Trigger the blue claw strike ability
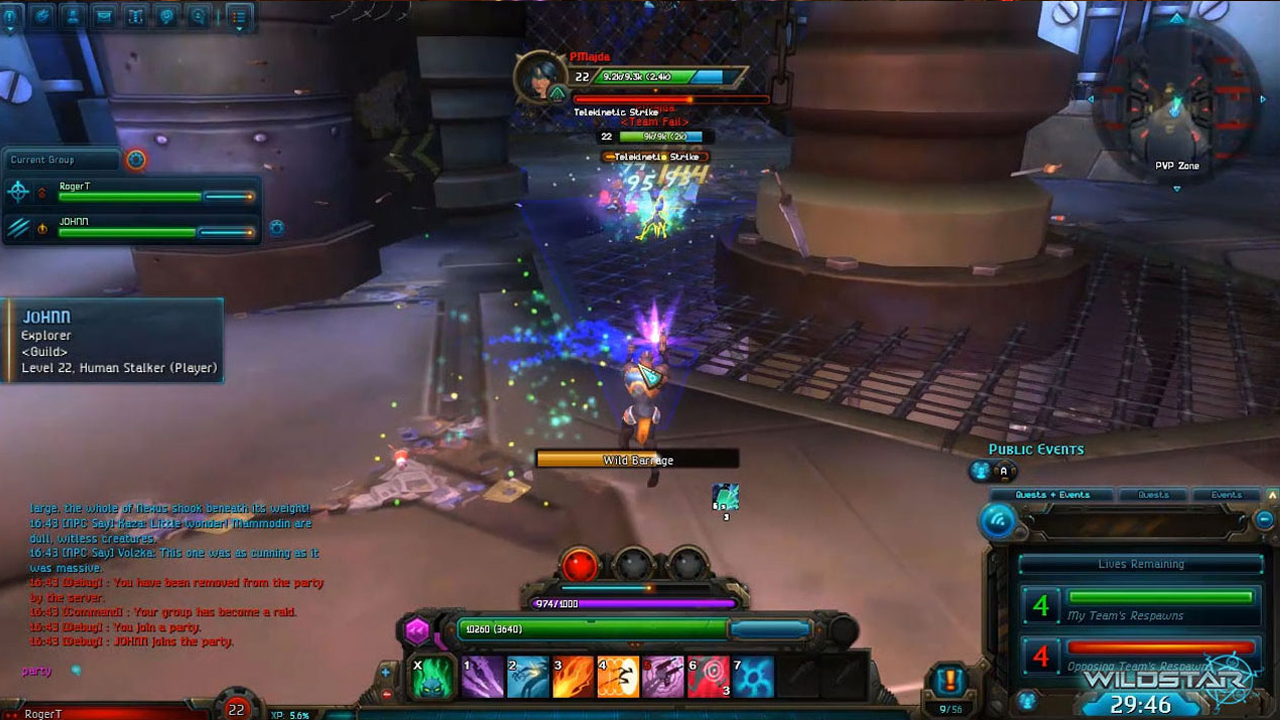1280x720 pixels. coord(528,677)
